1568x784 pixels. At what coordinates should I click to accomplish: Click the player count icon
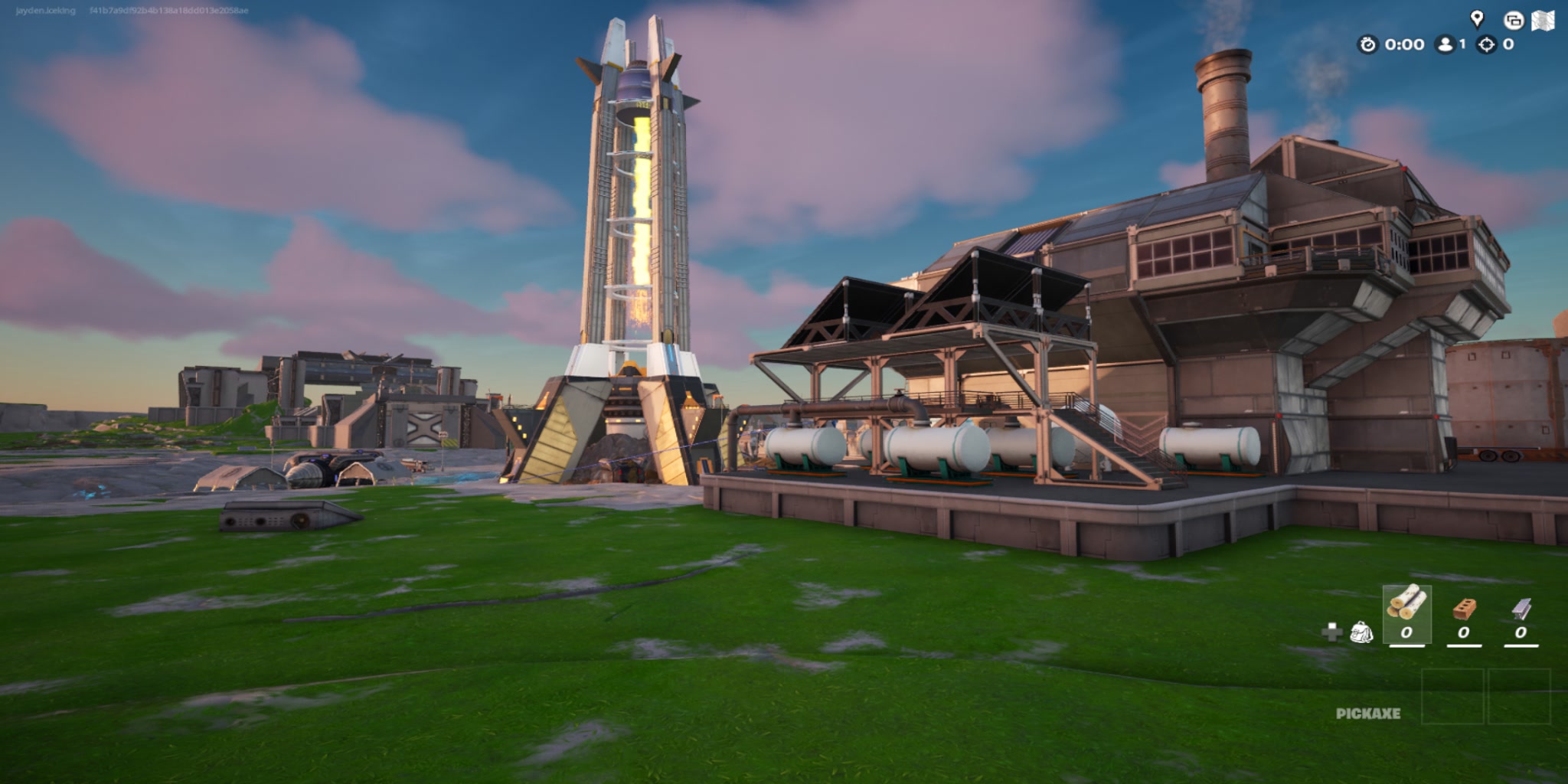point(1445,44)
